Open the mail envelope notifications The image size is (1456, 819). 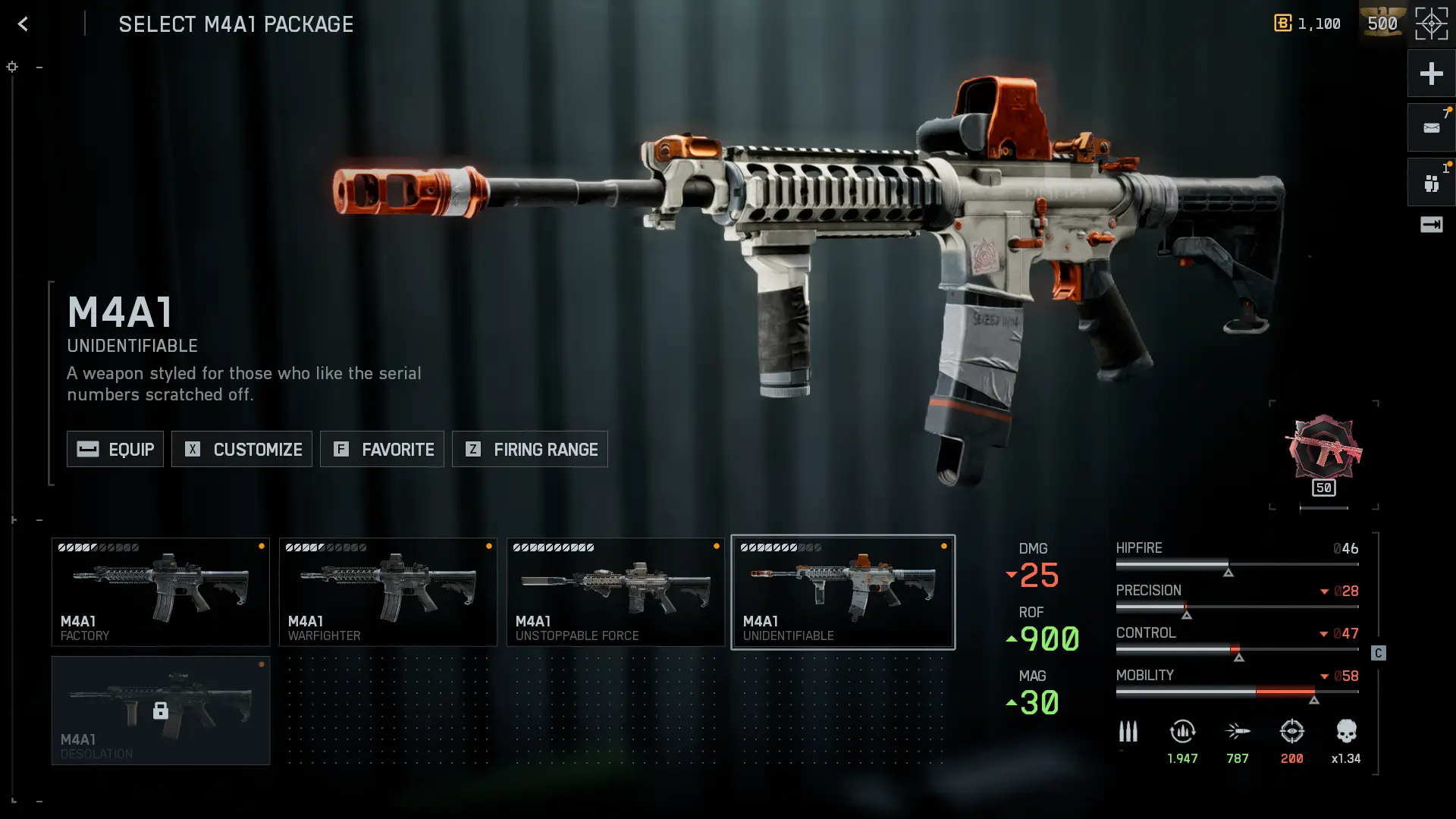[1431, 128]
